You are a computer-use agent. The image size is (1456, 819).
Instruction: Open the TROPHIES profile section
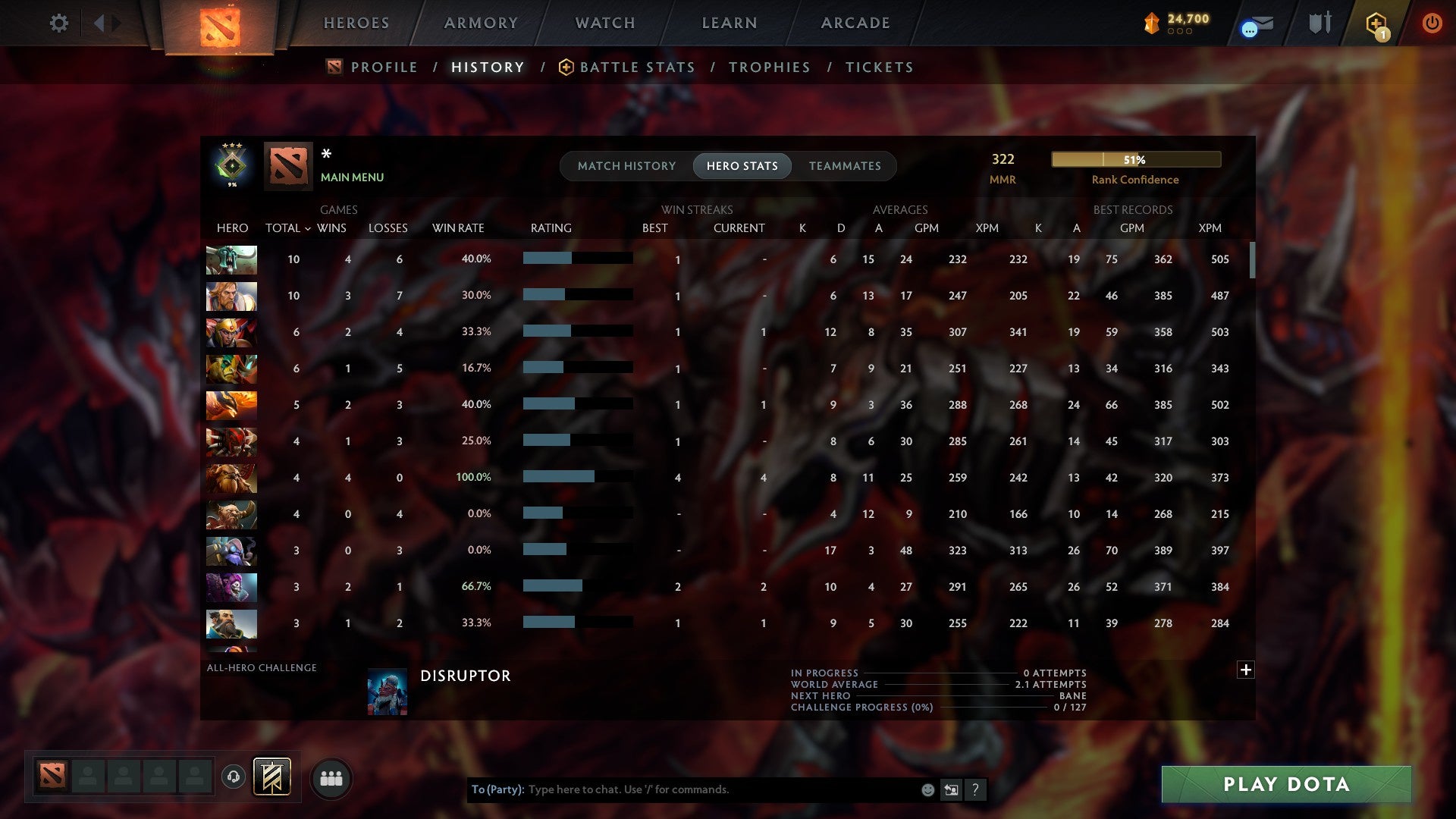tap(769, 67)
